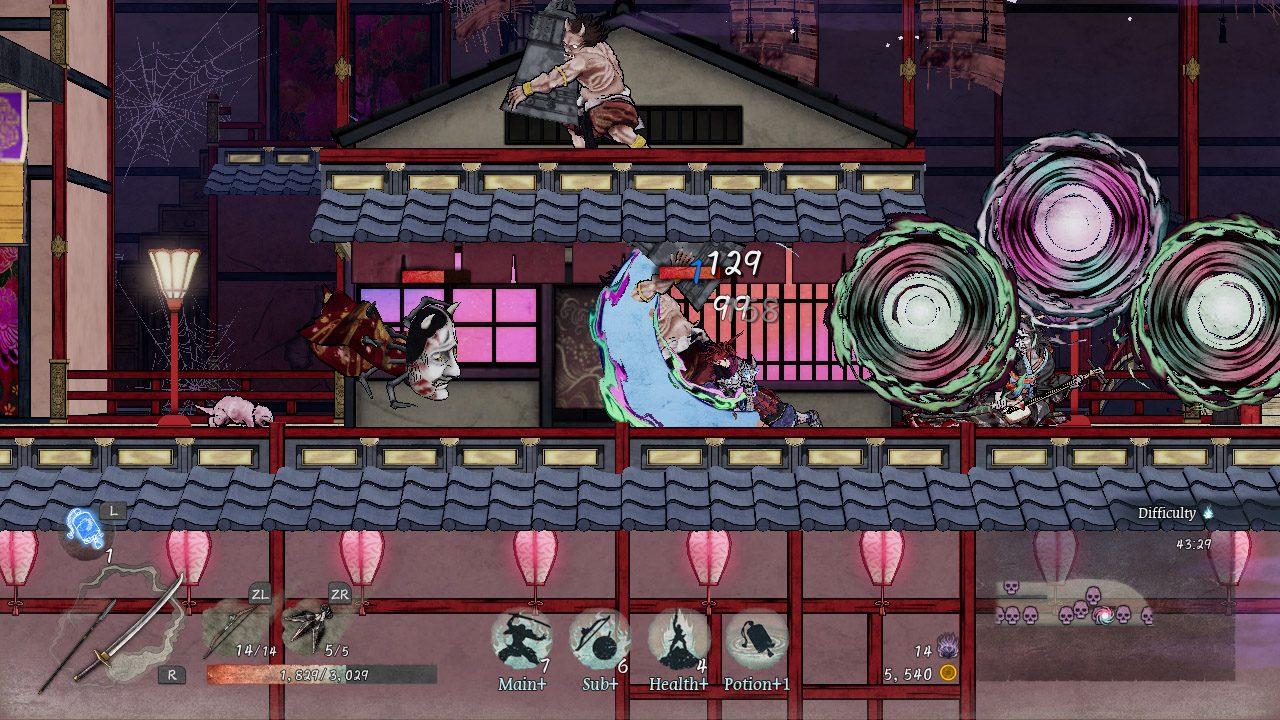1280x720 pixels.
Task: Click the flame icon next to Difficulty
Action: [x=1209, y=512]
